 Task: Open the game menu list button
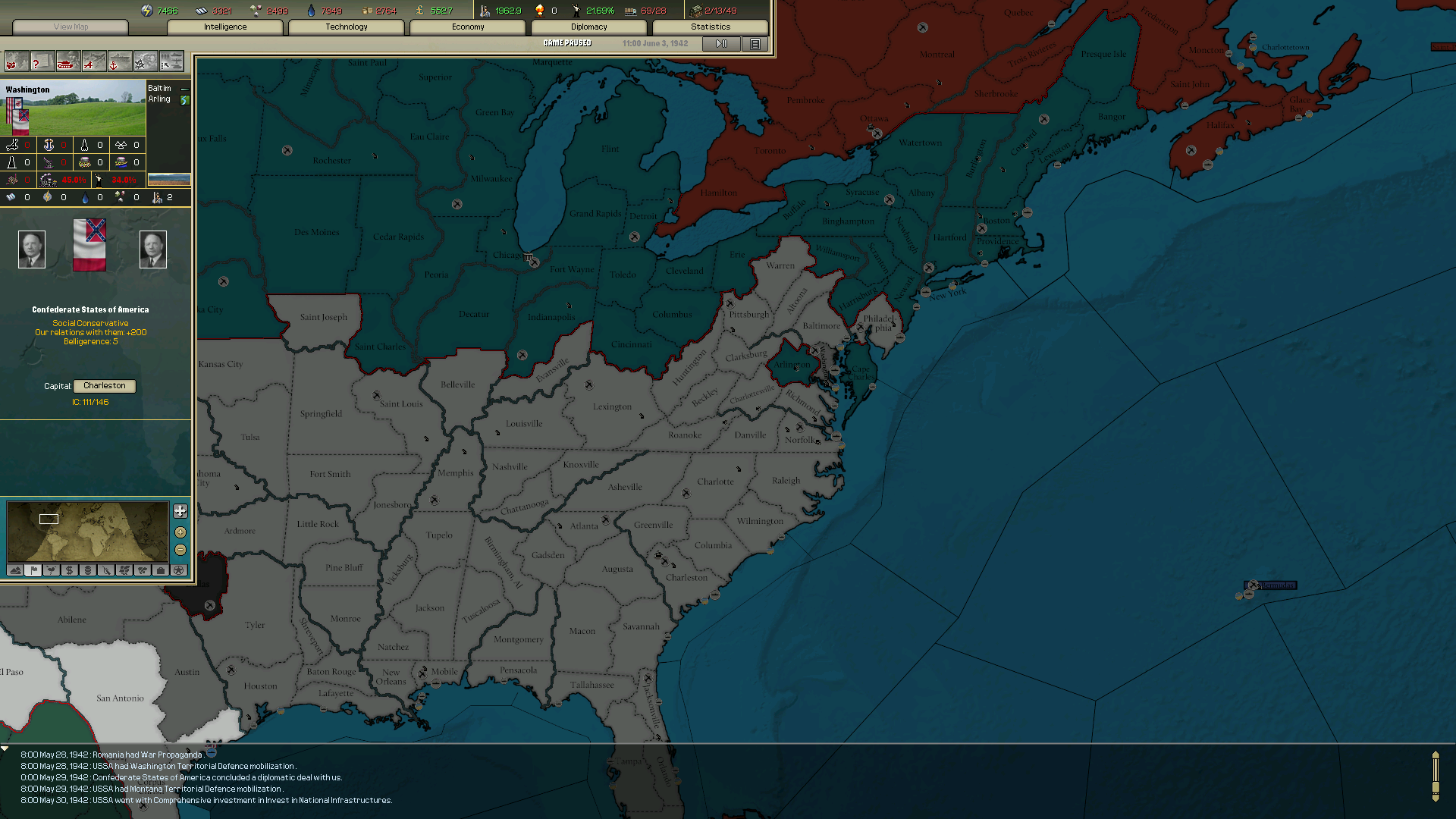[x=755, y=44]
